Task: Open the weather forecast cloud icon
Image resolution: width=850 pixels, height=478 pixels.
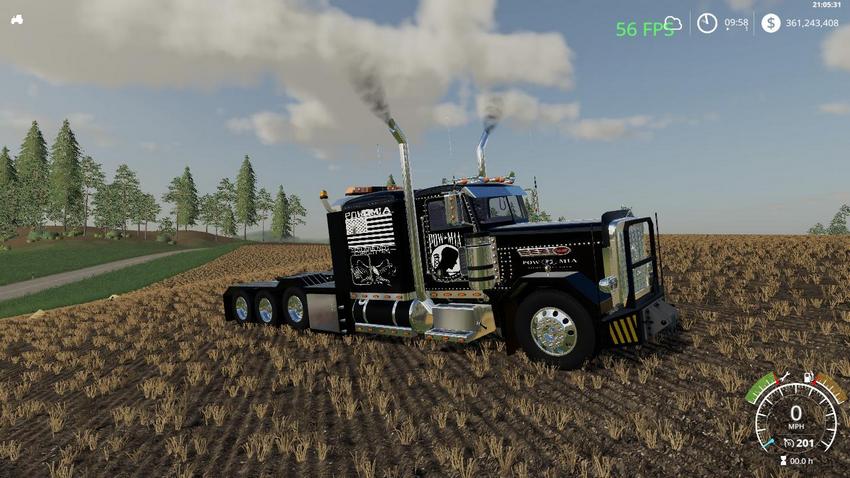Action: [x=673, y=23]
